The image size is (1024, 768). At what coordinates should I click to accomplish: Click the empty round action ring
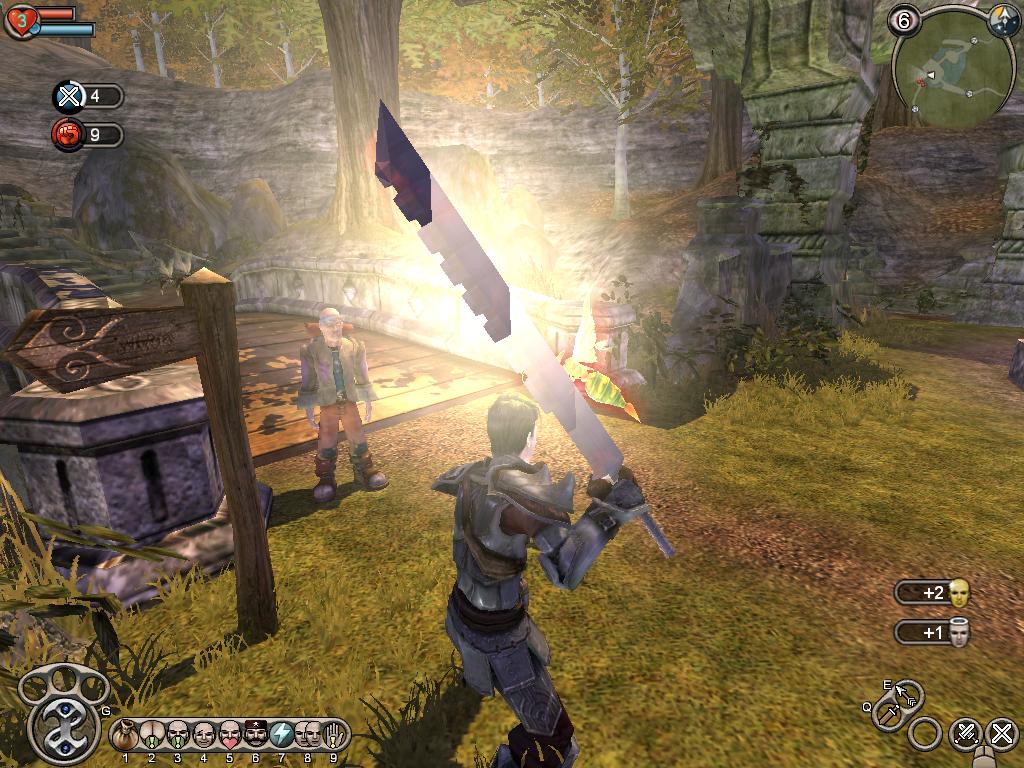(925, 734)
